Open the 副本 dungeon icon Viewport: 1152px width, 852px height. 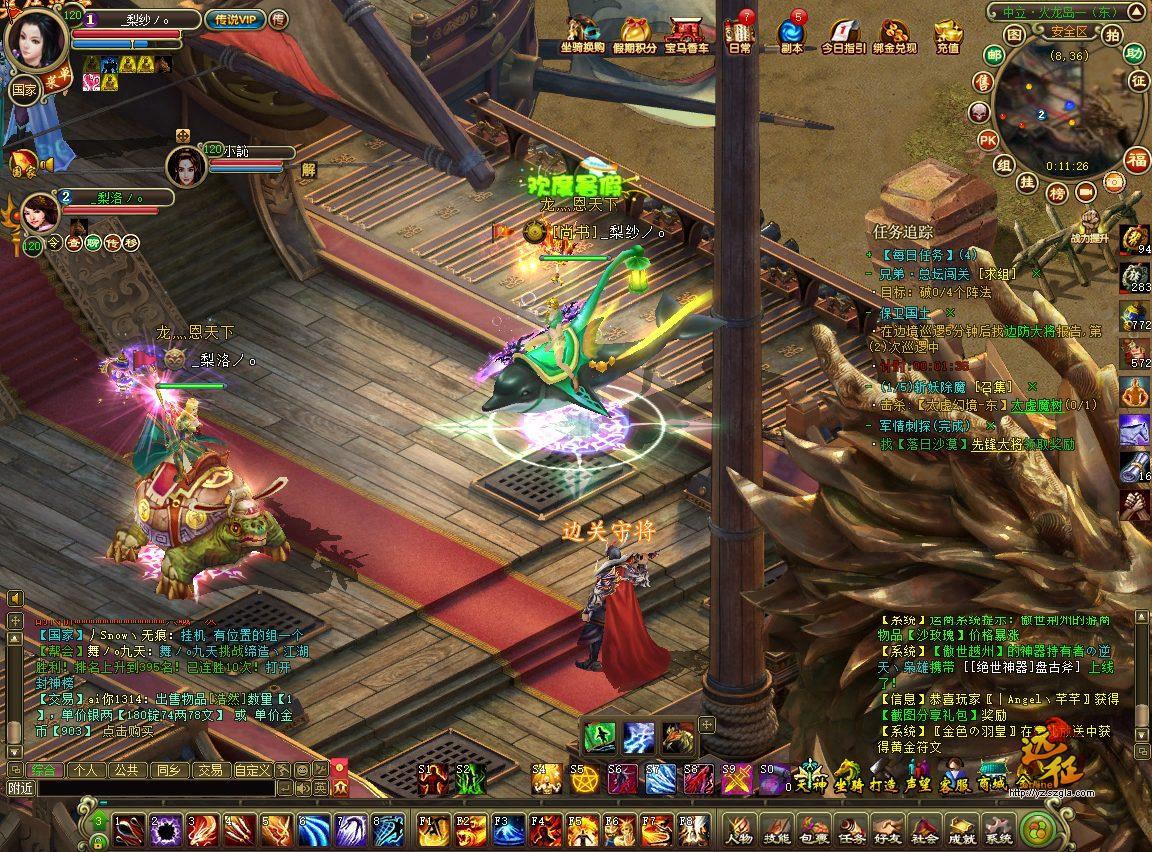tap(791, 35)
